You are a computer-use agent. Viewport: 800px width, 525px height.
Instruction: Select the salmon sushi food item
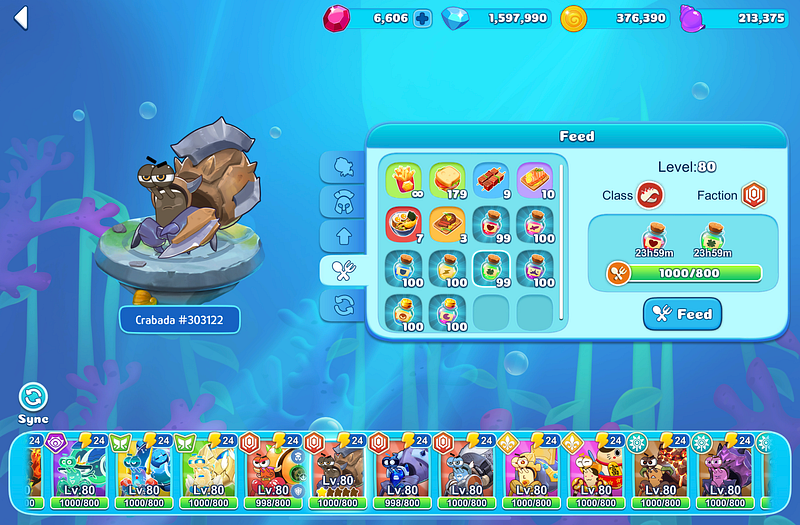tap(535, 180)
